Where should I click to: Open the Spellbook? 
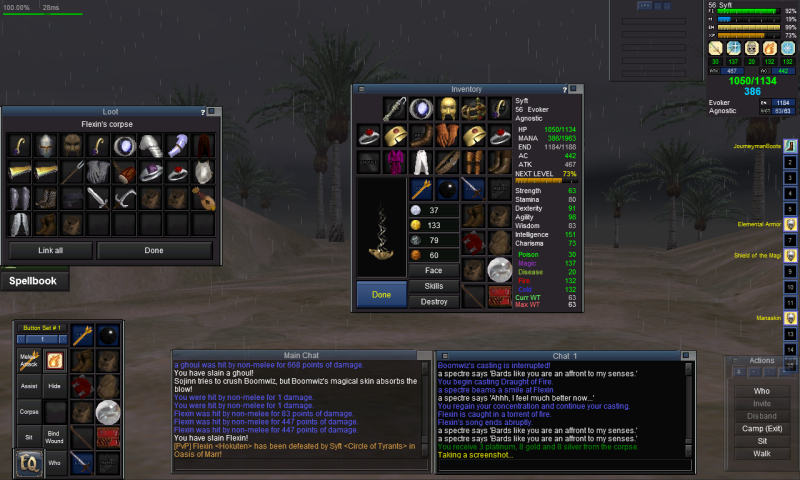tap(33, 281)
